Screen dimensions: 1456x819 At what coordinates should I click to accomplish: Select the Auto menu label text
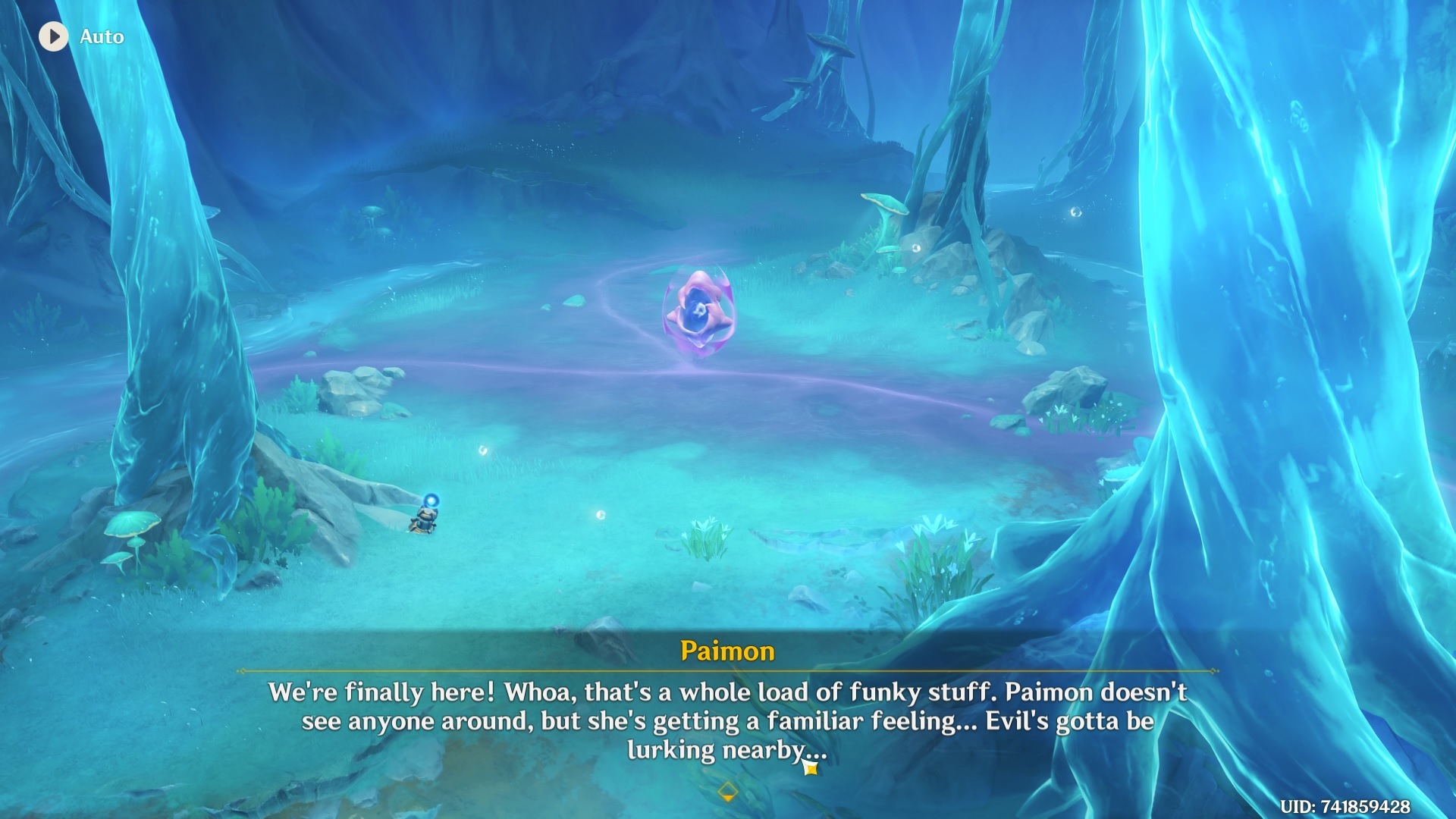tap(103, 36)
